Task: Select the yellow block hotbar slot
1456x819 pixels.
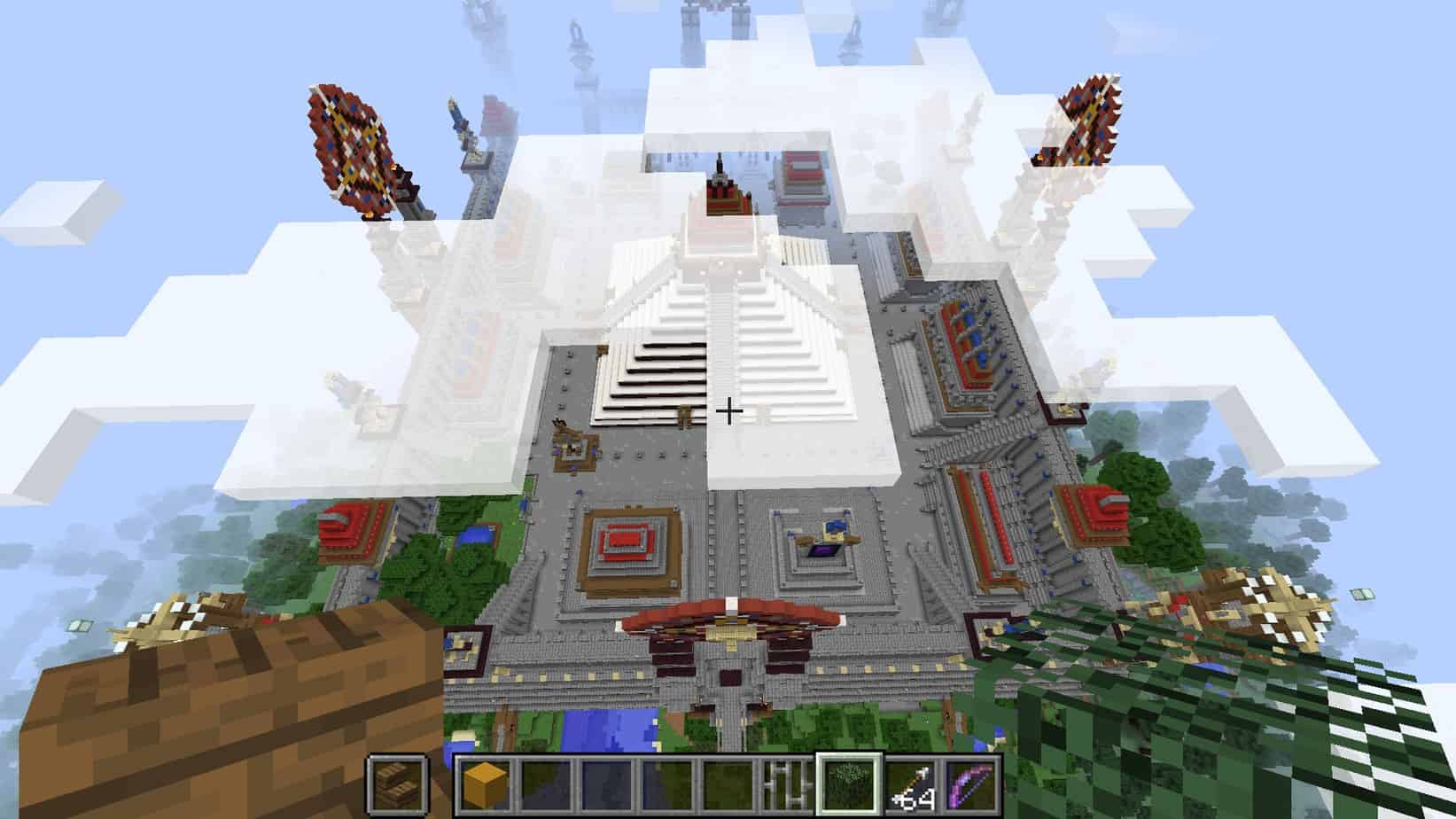Action: 483,784
